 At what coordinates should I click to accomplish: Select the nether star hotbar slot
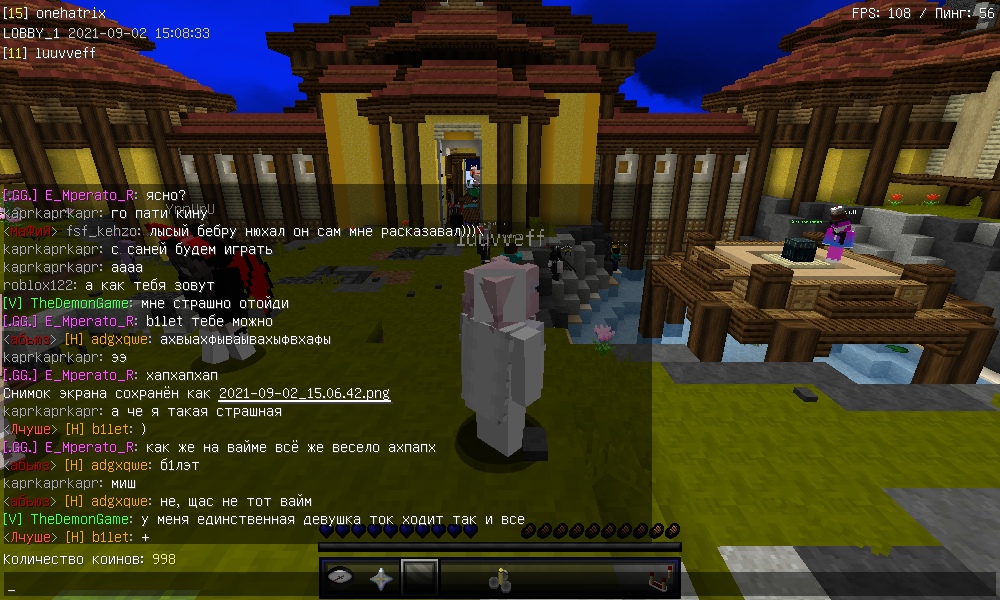tap(381, 578)
